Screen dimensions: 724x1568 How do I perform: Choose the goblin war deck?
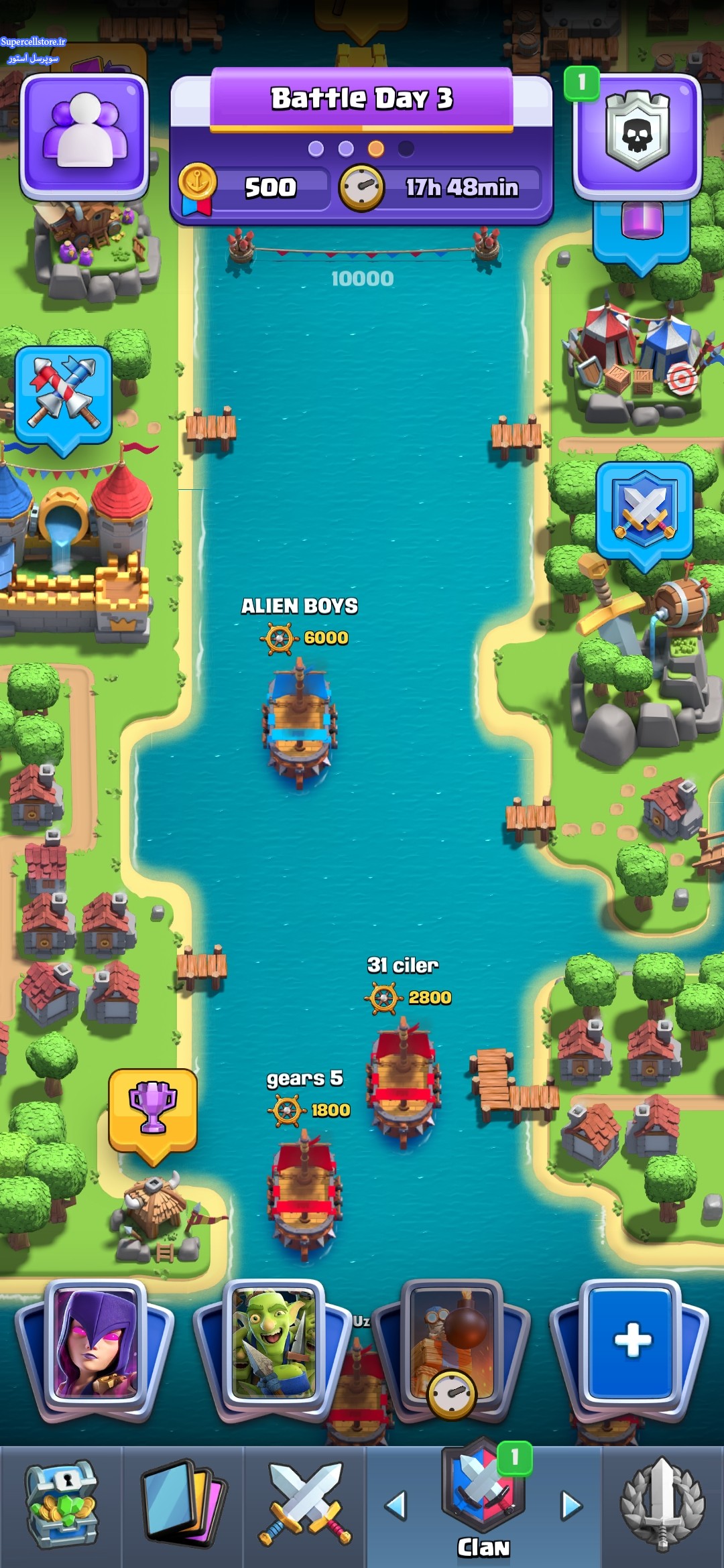[x=274, y=1346]
